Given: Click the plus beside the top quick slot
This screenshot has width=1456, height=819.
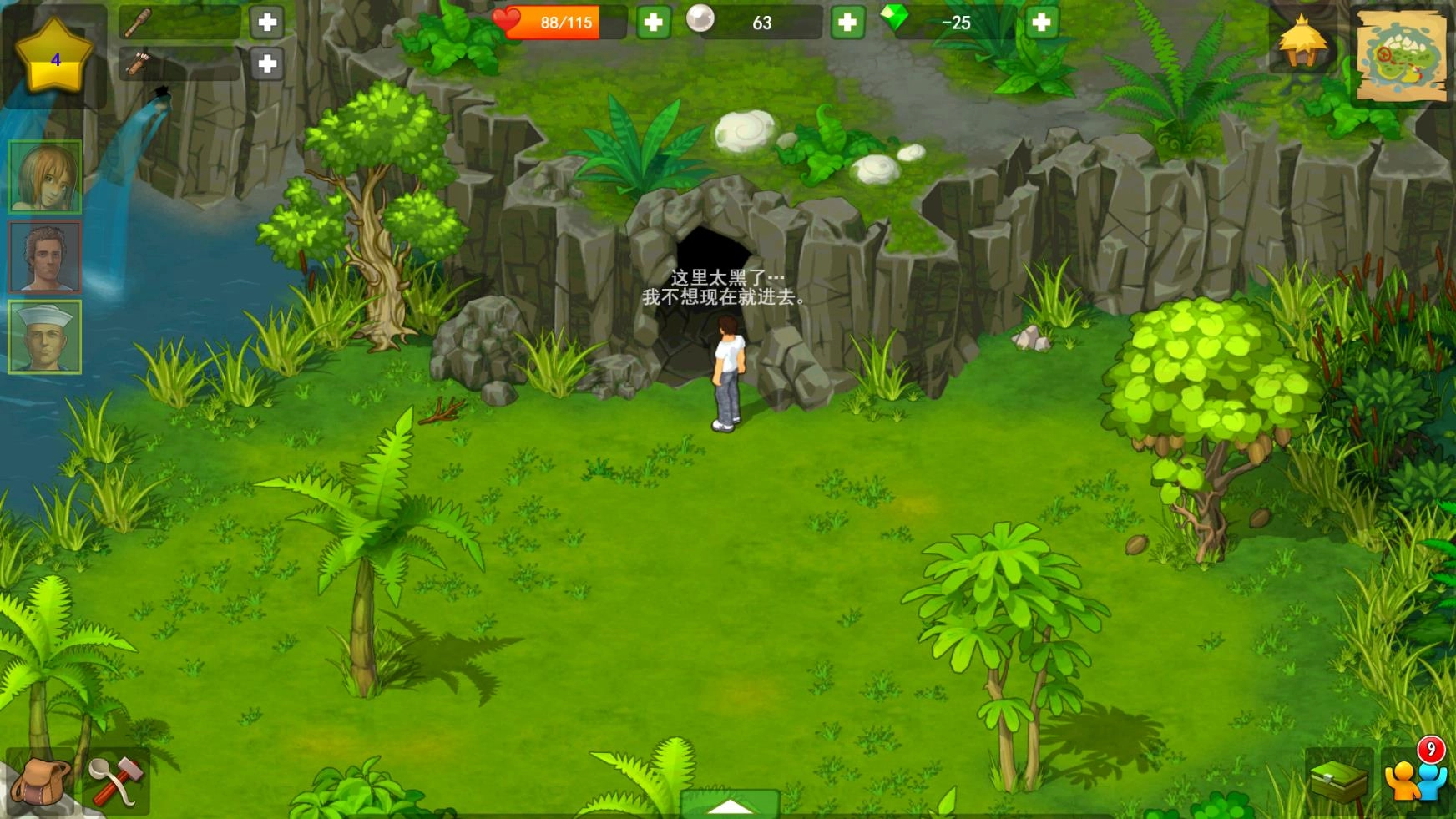Looking at the screenshot, I should tap(266, 22).
